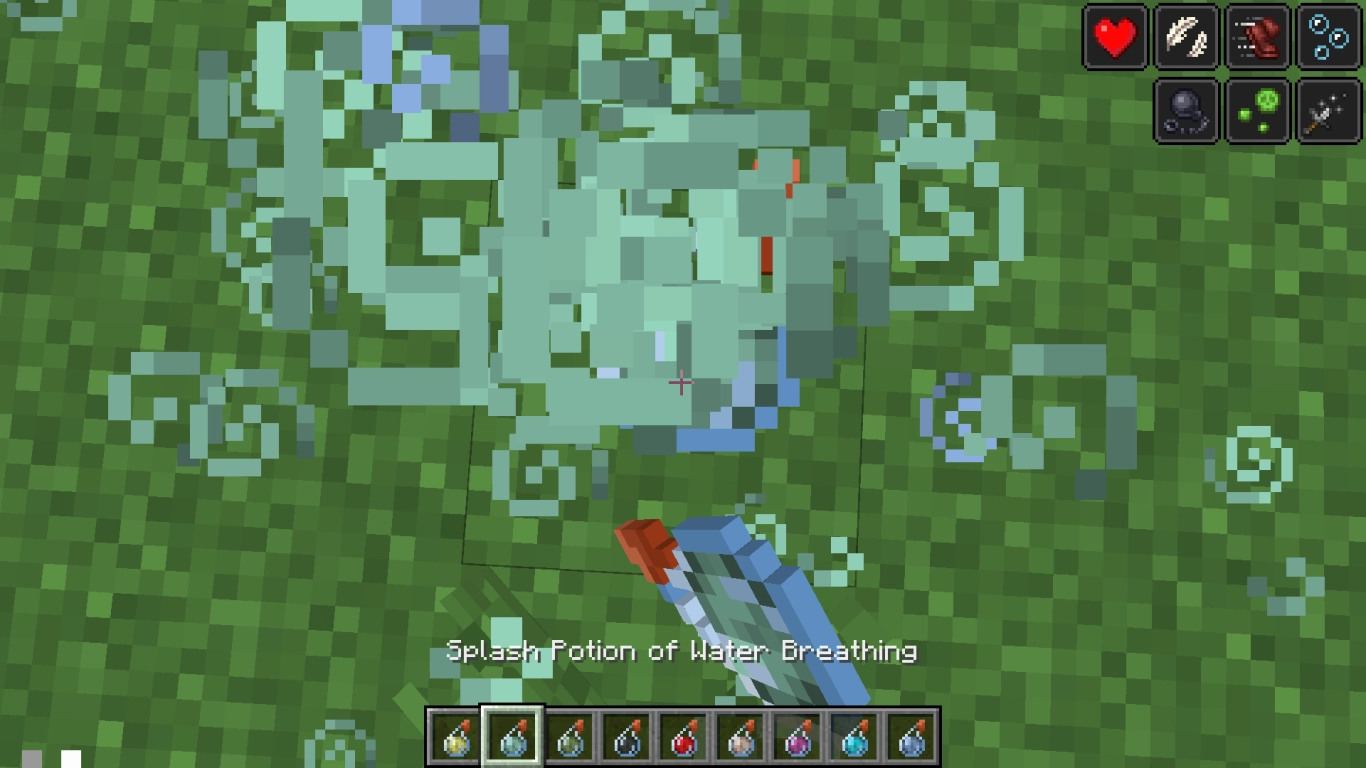
Task: Click the sparkling arrow effect icon
Action: coord(1328,110)
